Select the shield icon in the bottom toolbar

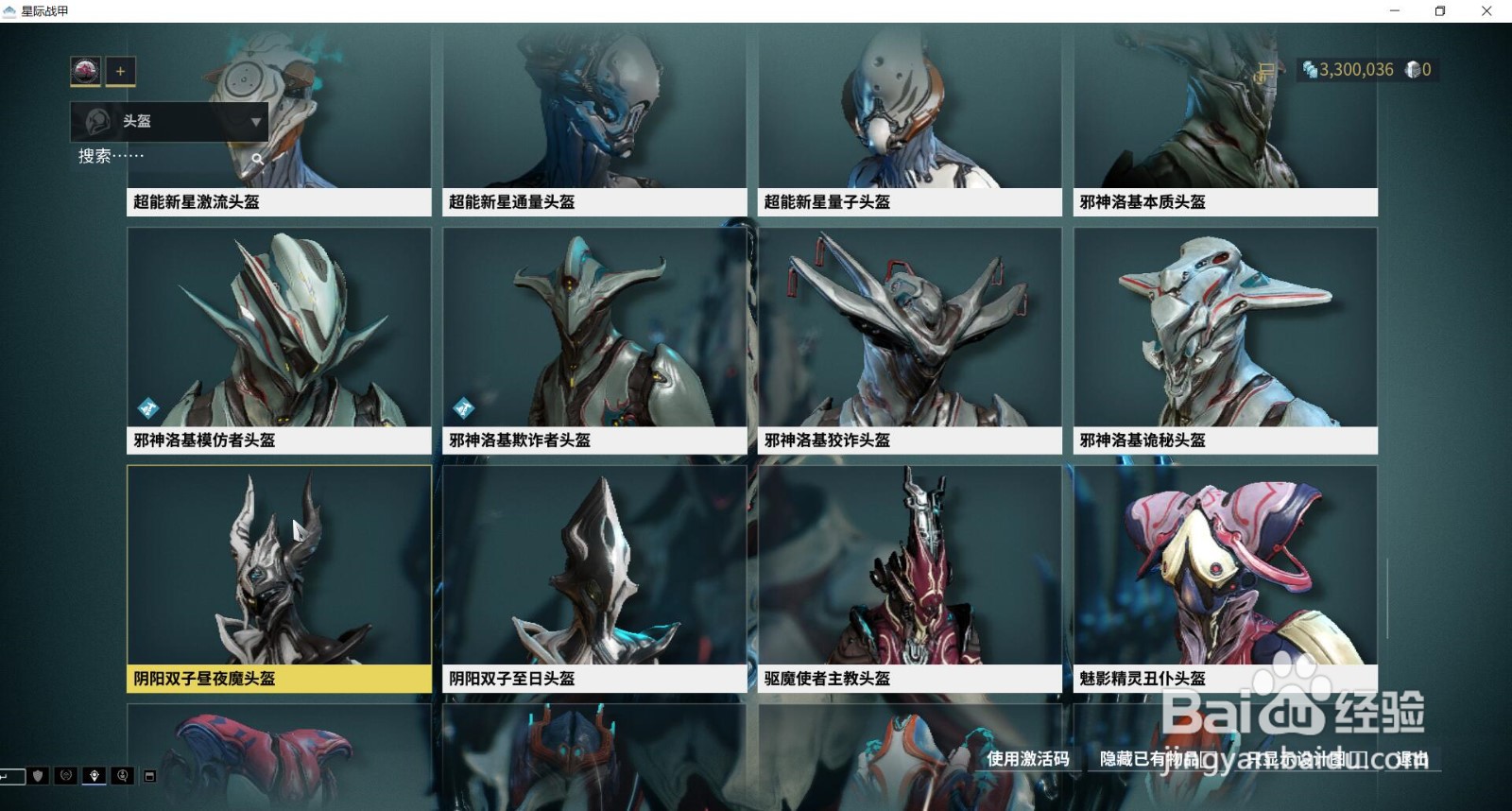coord(36,776)
